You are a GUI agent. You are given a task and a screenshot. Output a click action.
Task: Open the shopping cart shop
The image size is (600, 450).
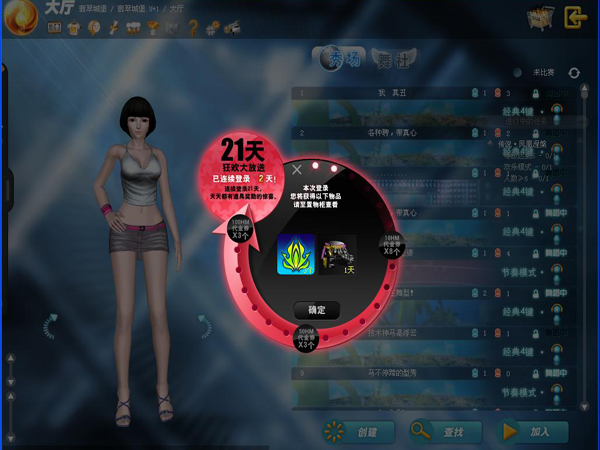pyautogui.click(x=539, y=17)
